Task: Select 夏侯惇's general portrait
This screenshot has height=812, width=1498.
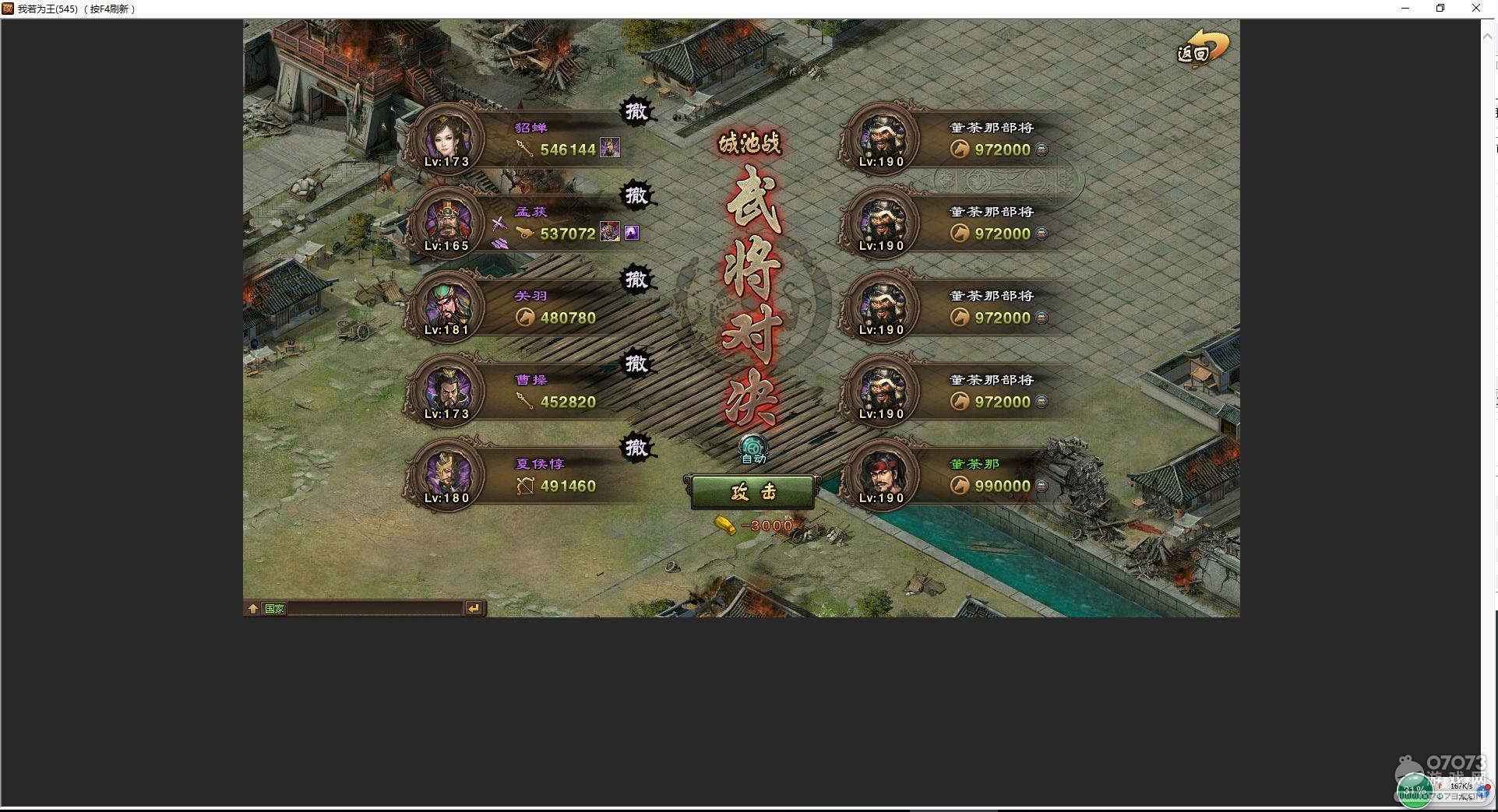Action: (x=446, y=475)
